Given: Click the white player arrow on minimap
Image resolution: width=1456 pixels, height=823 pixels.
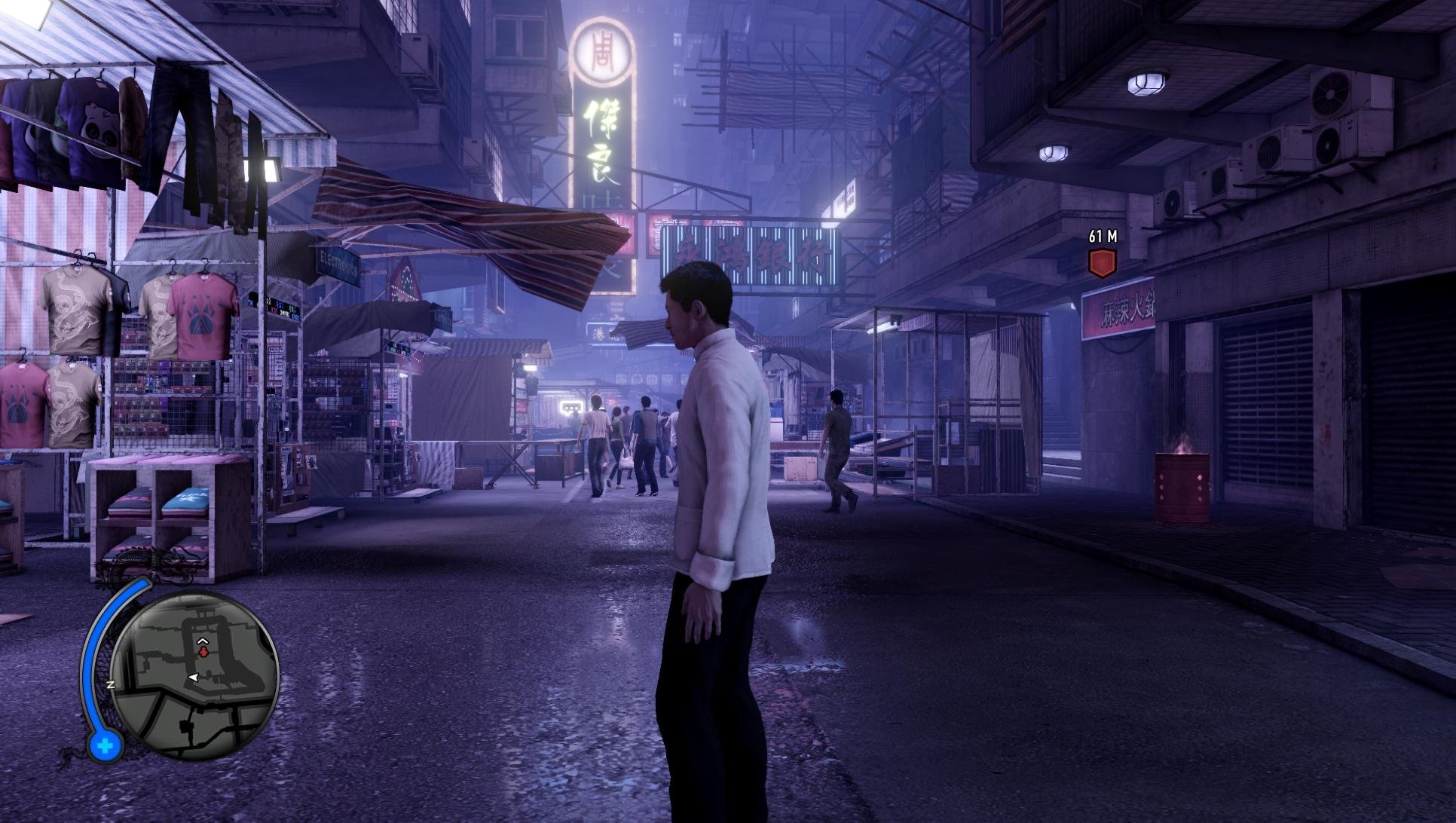Looking at the screenshot, I should click(x=194, y=679).
